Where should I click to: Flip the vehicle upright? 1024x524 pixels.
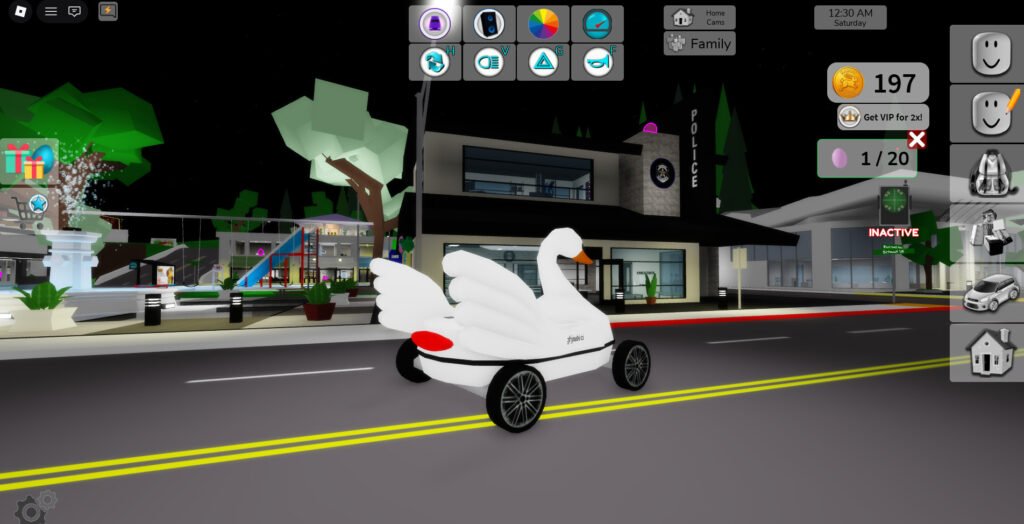[x=435, y=62]
